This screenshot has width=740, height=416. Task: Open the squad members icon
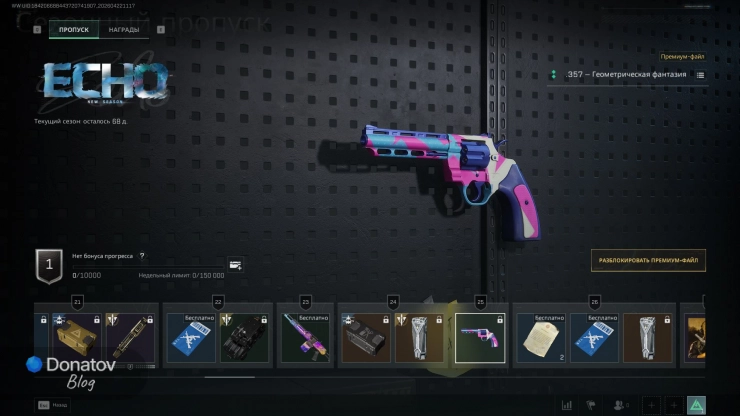(621, 404)
